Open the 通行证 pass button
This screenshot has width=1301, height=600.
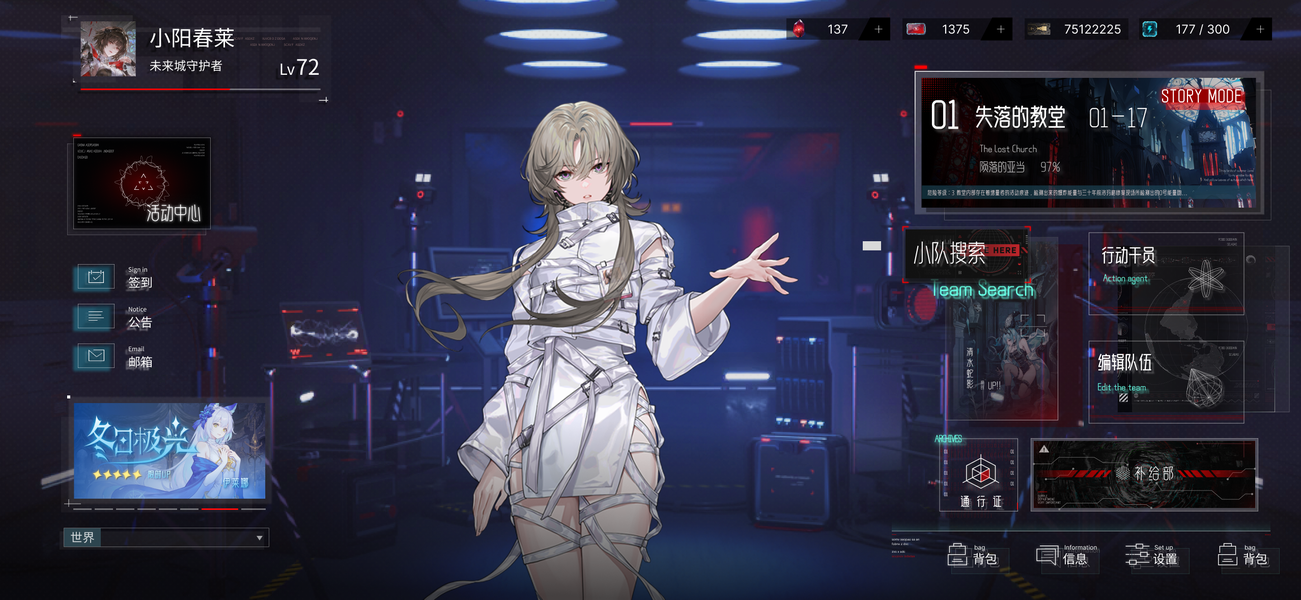point(979,476)
